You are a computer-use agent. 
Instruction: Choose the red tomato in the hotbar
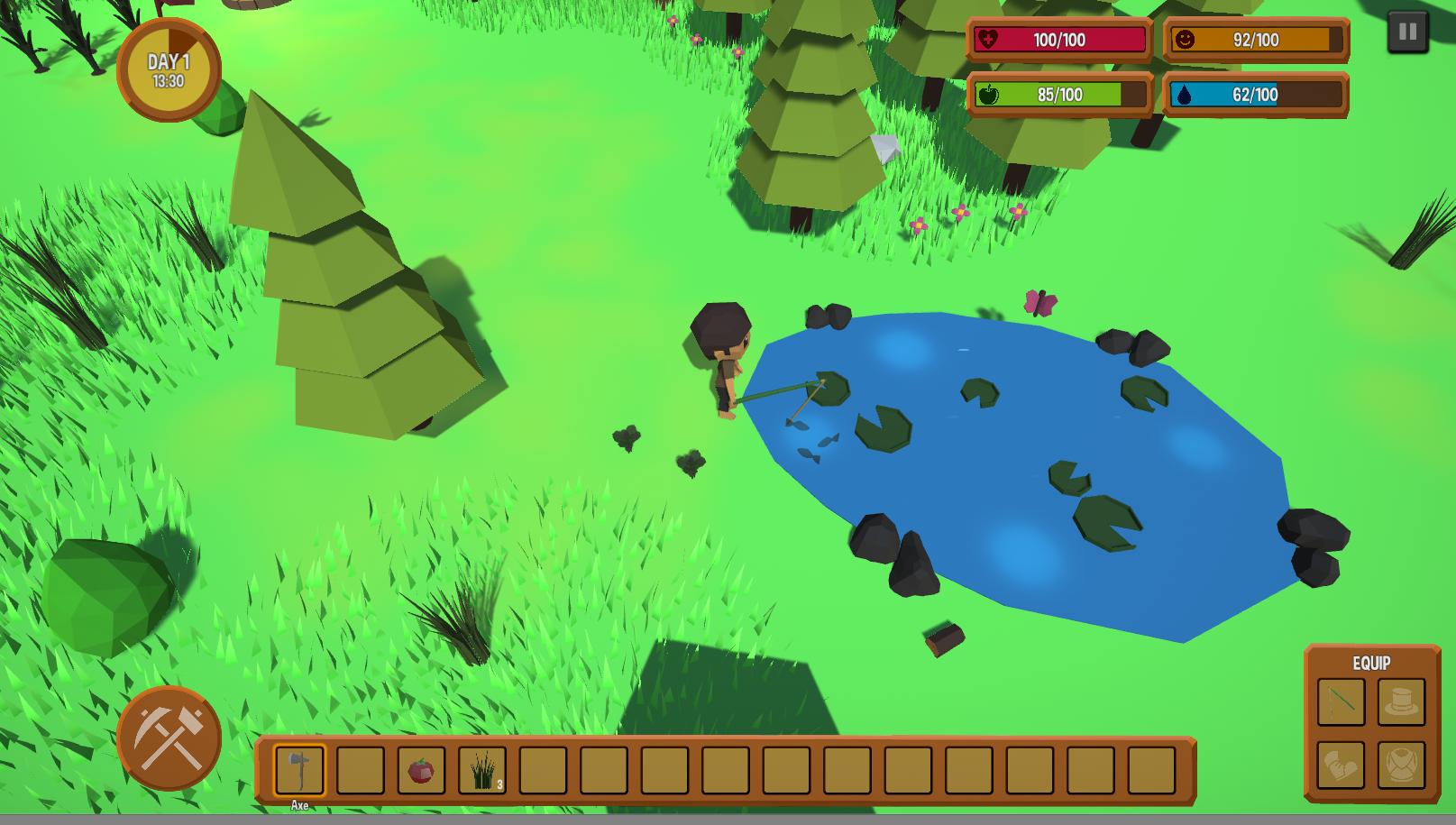421,770
